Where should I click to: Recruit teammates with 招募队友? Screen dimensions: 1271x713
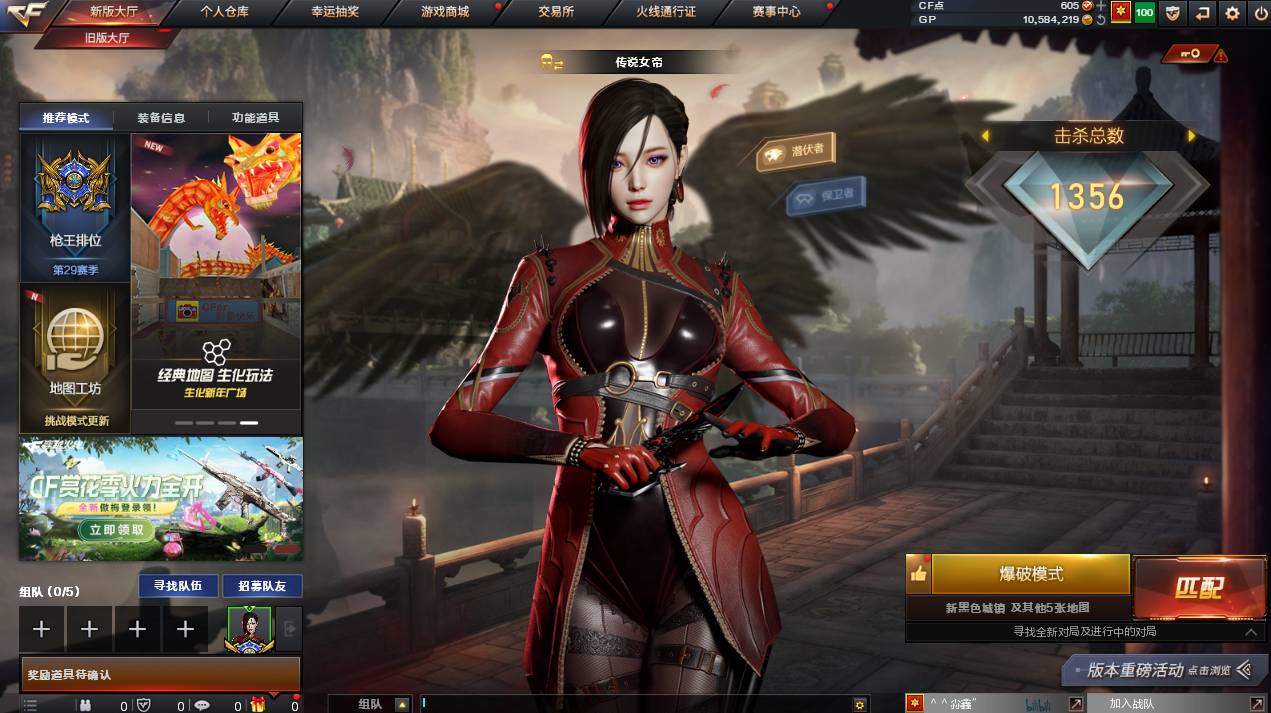tap(262, 586)
